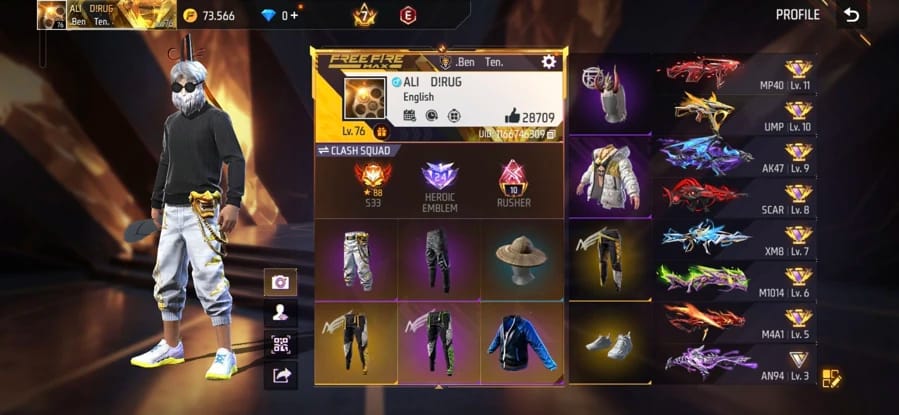
Task: Share the profile via share arrow
Action: (280, 375)
